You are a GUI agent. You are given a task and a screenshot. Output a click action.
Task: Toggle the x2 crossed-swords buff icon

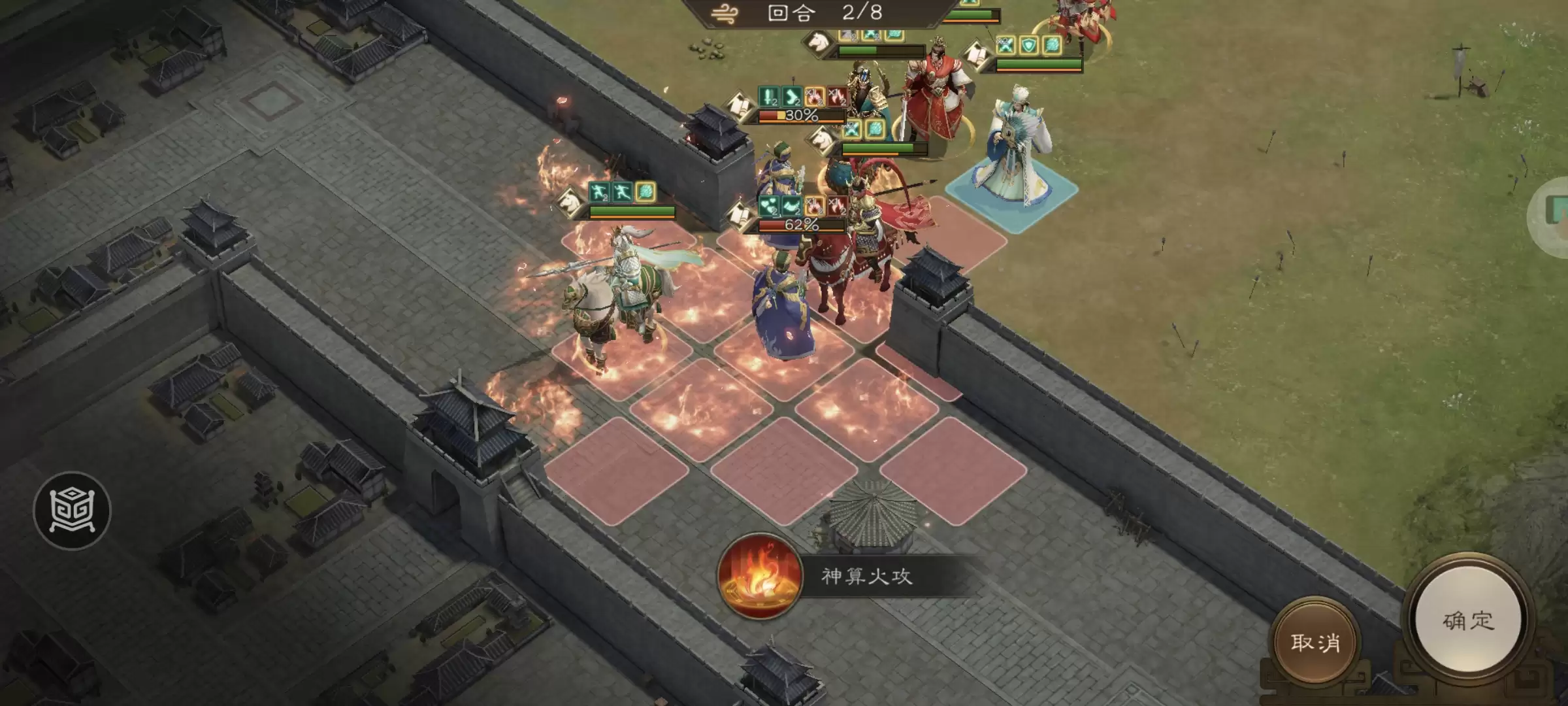pyautogui.click(x=1004, y=45)
